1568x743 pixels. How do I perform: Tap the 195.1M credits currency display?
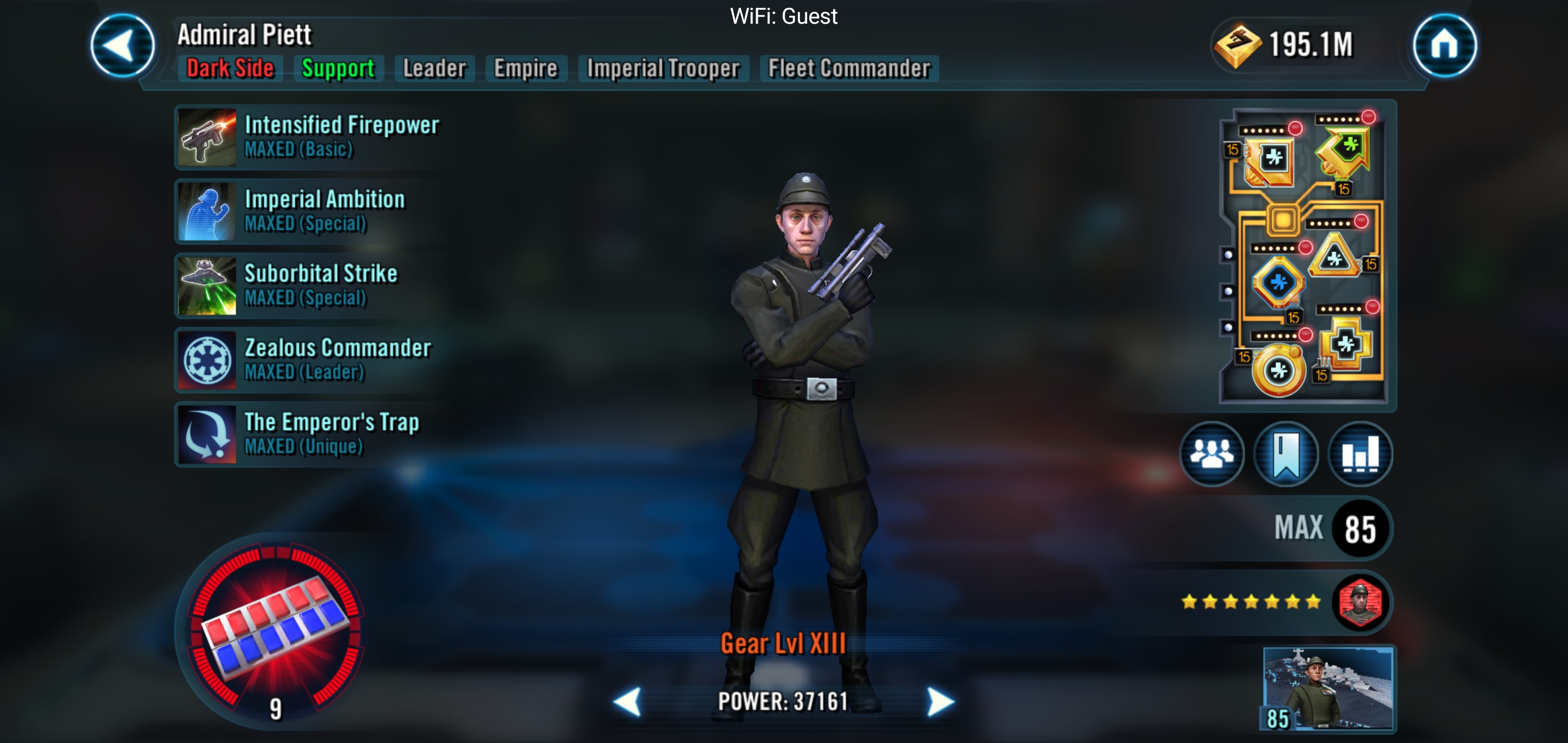coord(1284,45)
